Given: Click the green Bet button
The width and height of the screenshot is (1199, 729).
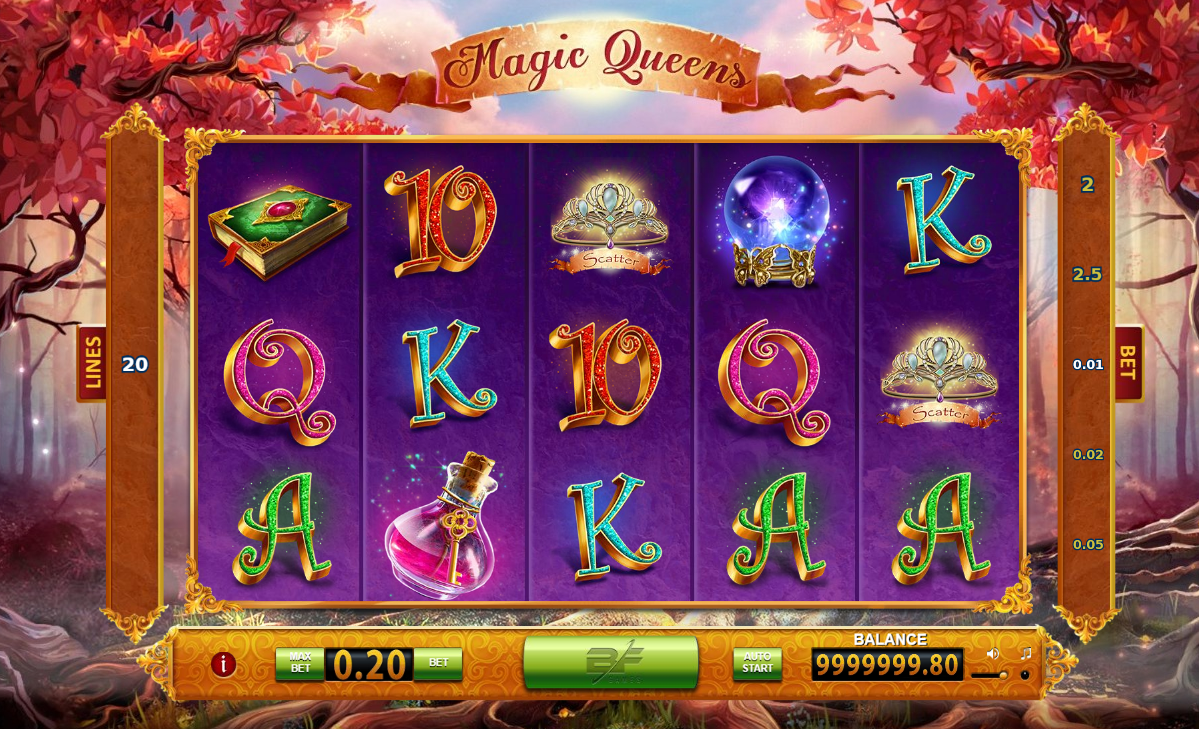Looking at the screenshot, I should 438,663.
